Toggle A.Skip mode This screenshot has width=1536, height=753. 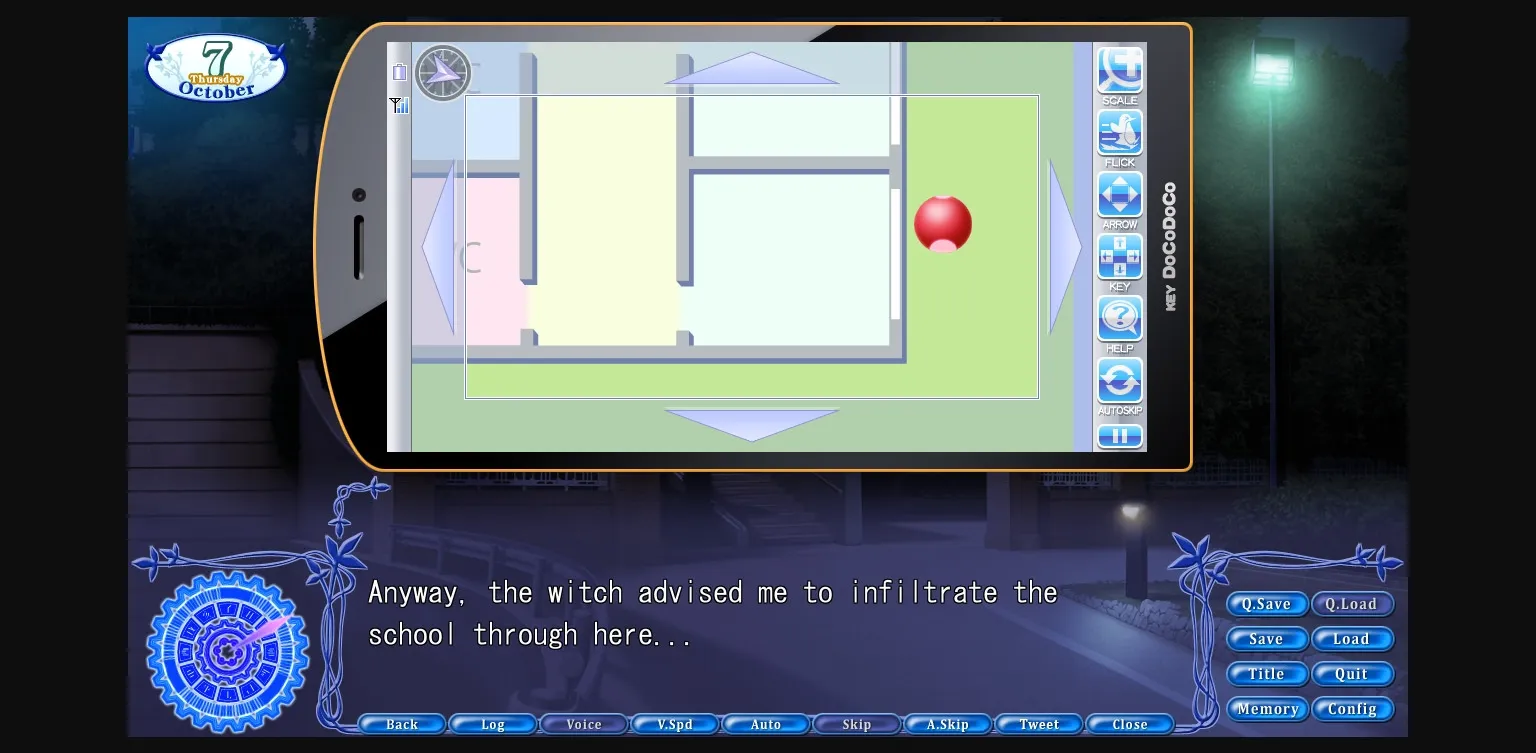click(947, 723)
